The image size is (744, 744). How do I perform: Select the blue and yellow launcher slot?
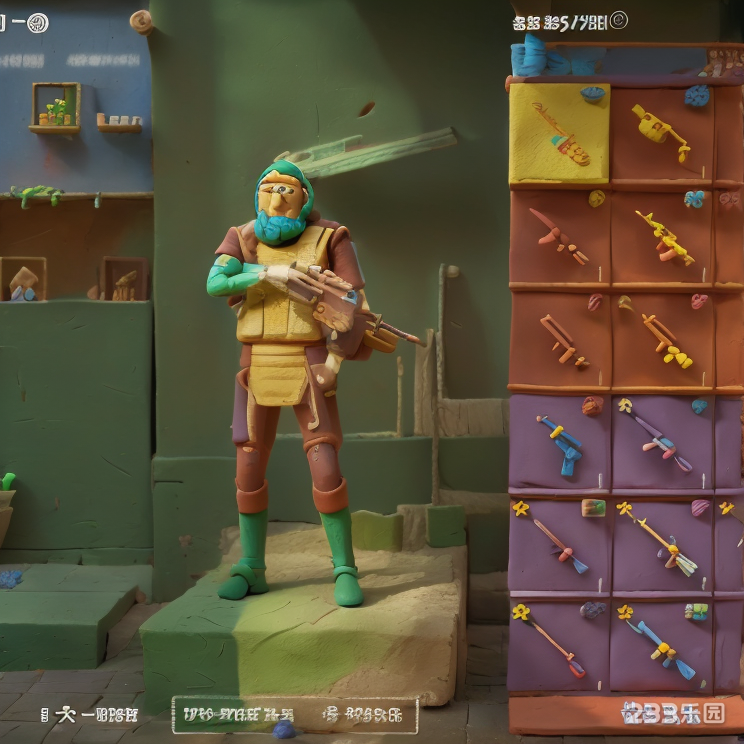click(x=662, y=645)
